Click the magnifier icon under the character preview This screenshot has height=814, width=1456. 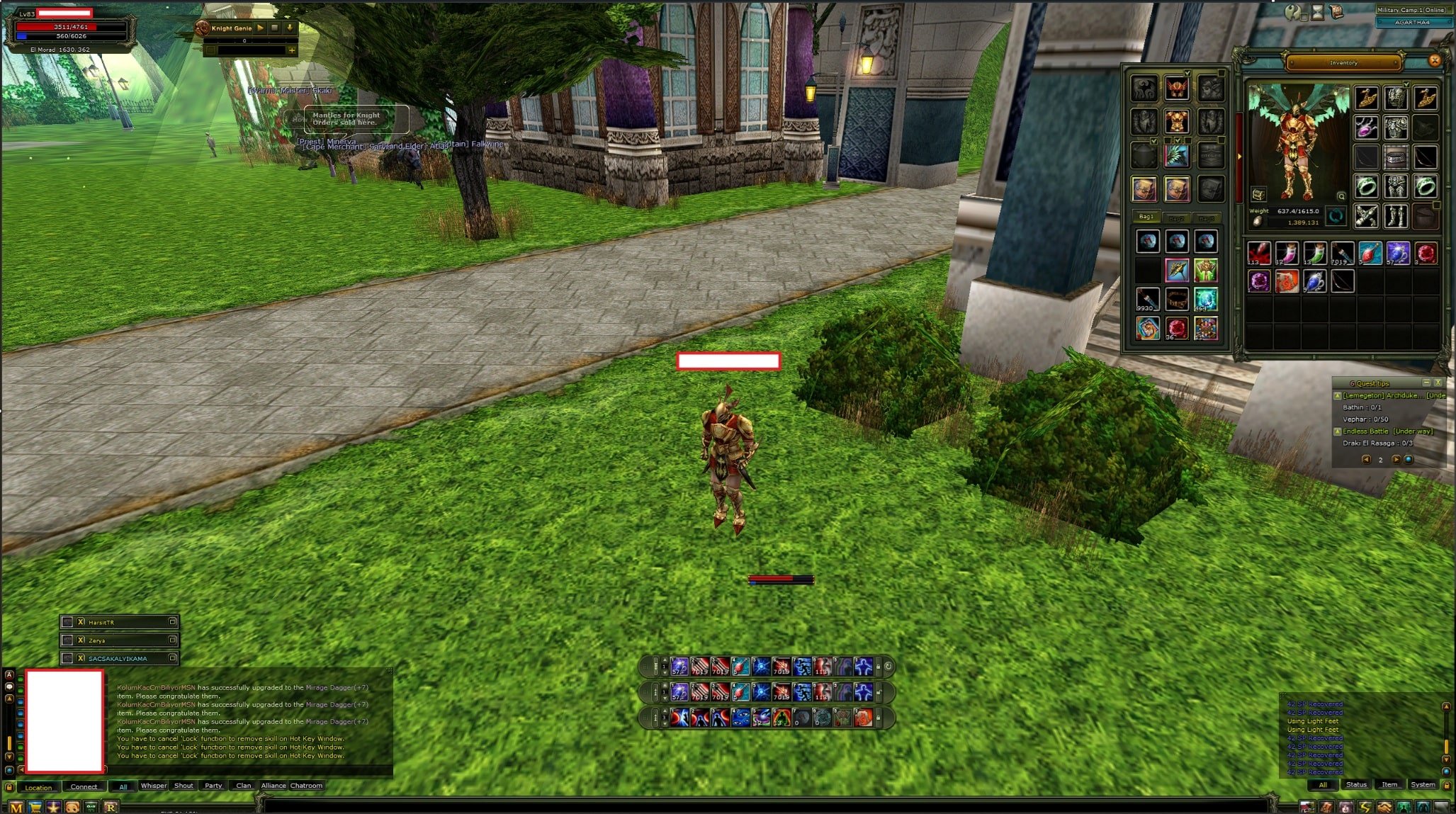(1341, 196)
